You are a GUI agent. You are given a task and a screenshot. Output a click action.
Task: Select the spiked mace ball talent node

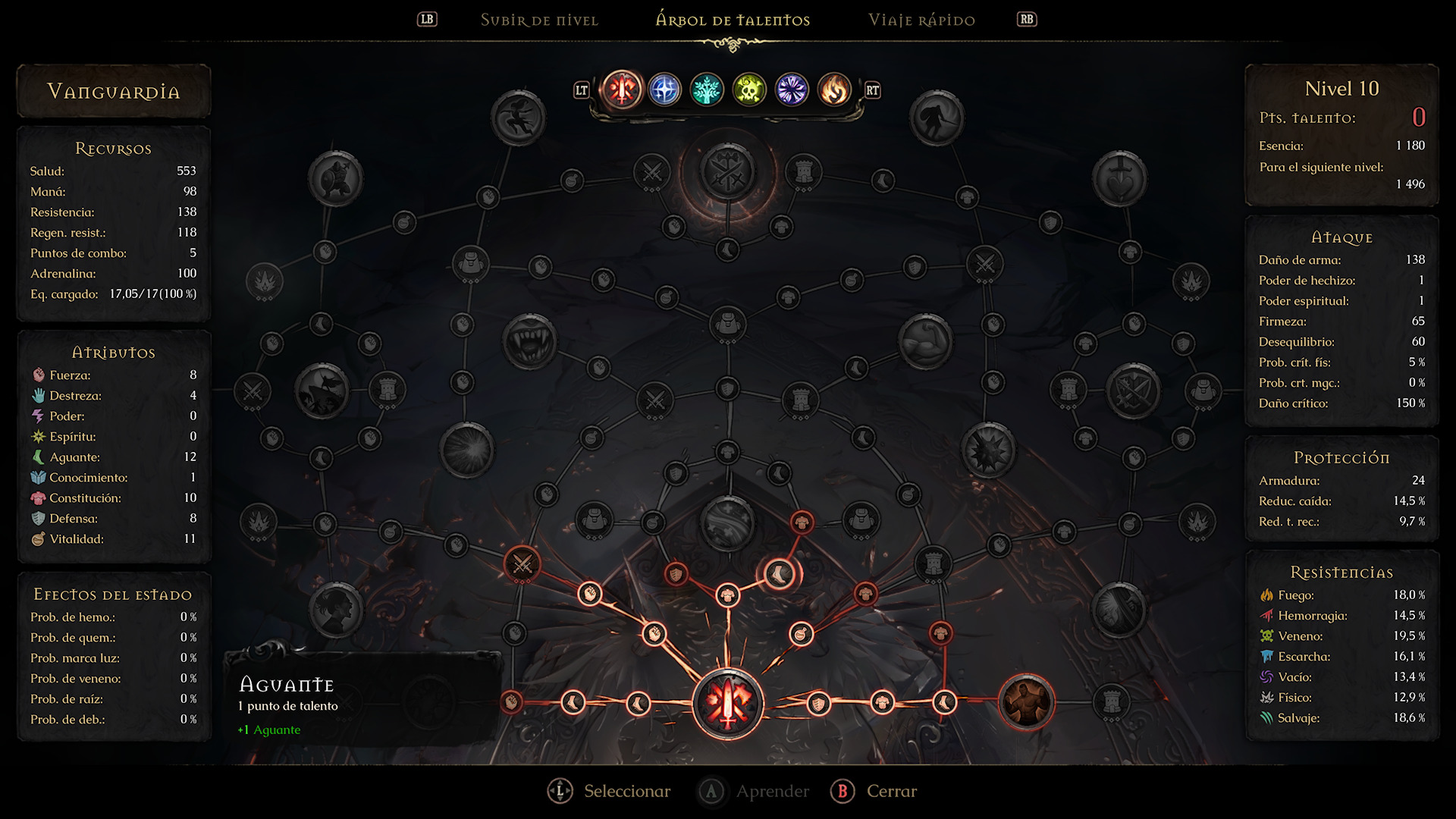[x=988, y=450]
